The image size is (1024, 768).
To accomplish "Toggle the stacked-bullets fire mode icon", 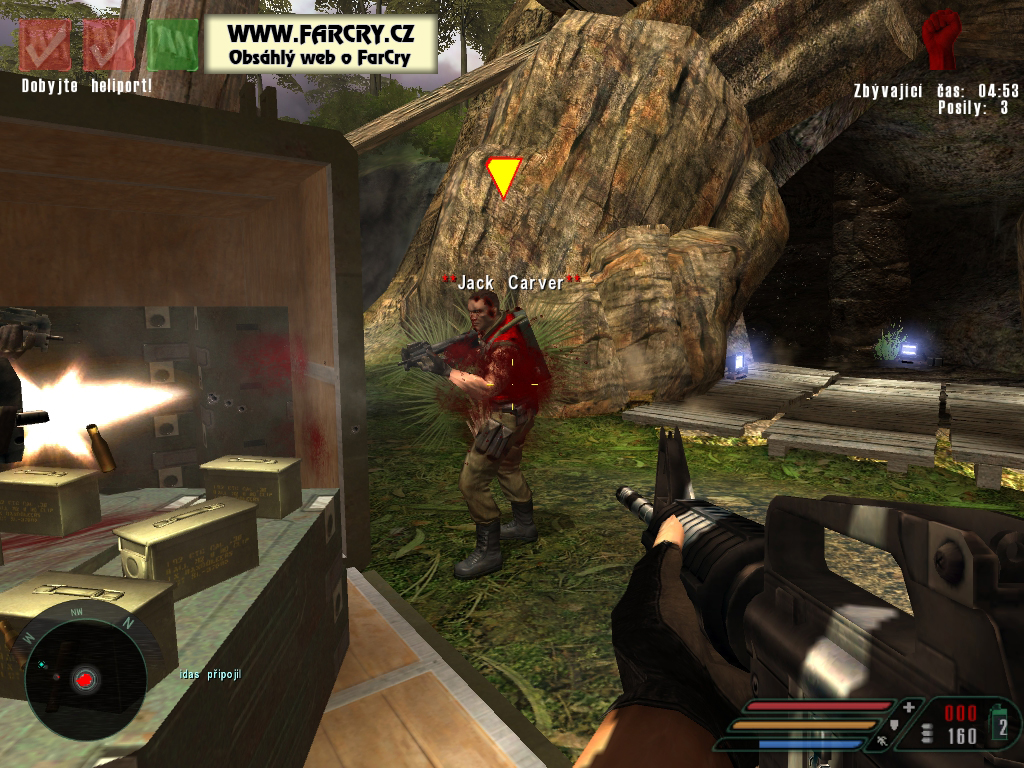I will (x=927, y=734).
